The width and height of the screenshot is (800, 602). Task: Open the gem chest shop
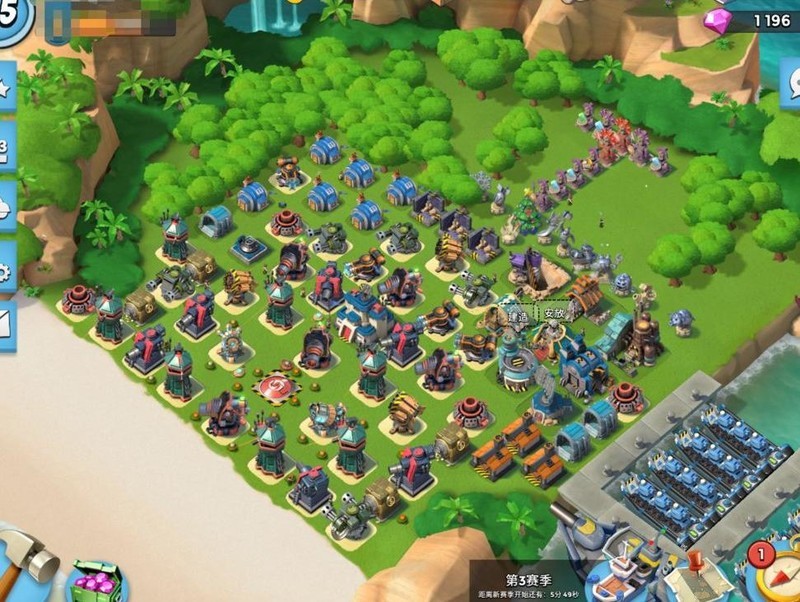pyautogui.click(x=97, y=582)
